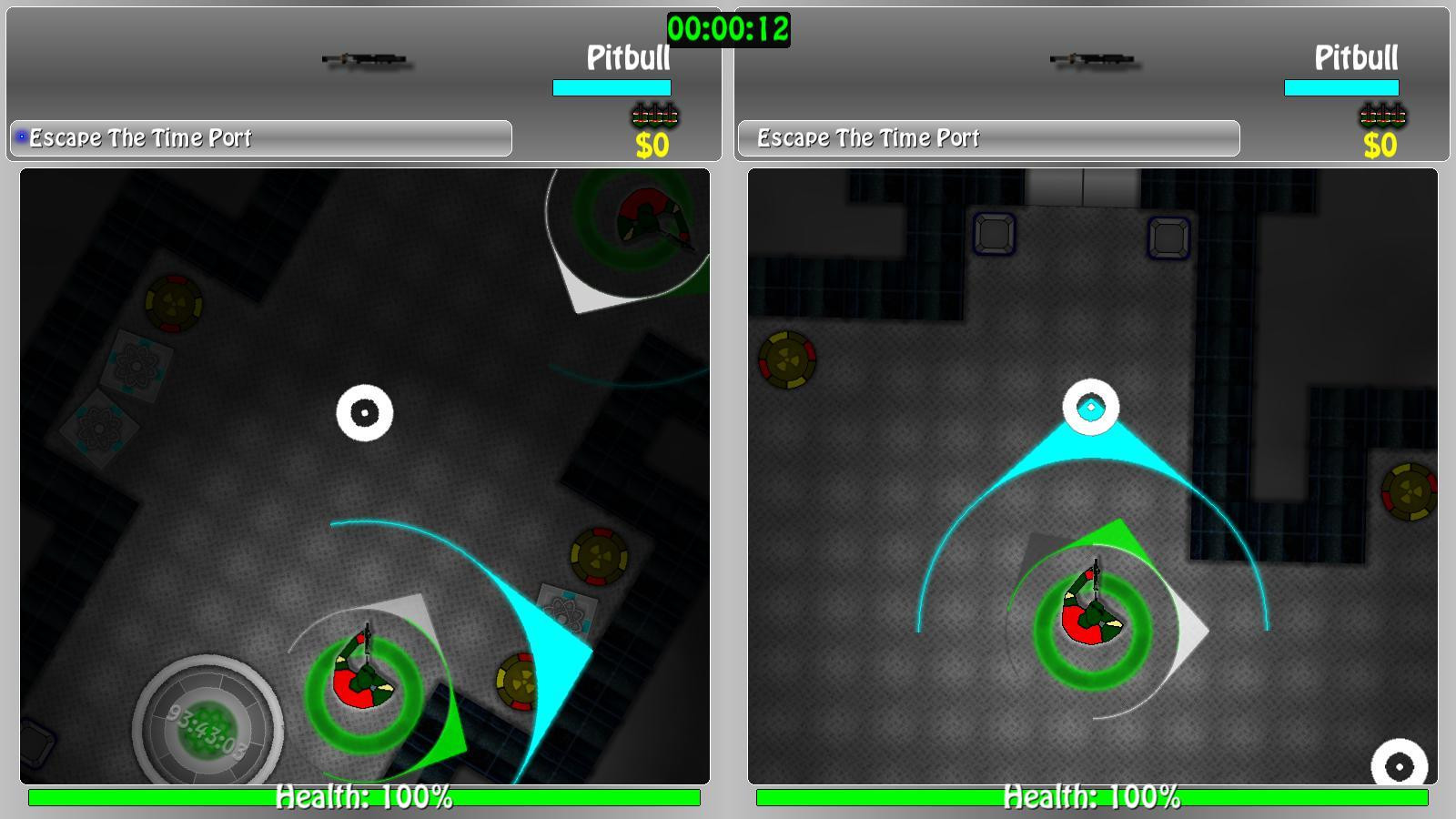Click the radiation barrel near the left map wall
Image resolution: width=1456 pixels, height=819 pixels.
pos(172,305)
